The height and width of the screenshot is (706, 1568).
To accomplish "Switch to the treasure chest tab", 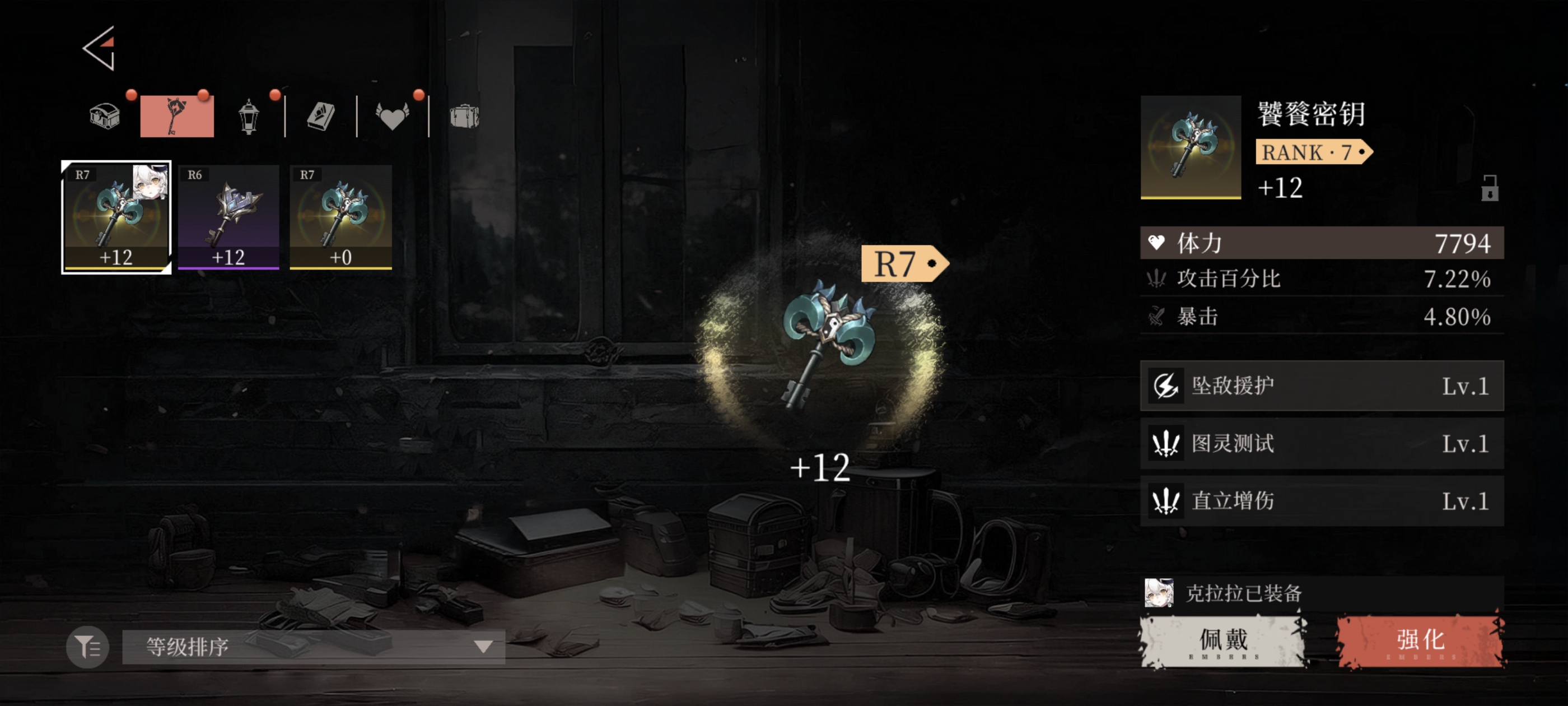I will tap(105, 116).
